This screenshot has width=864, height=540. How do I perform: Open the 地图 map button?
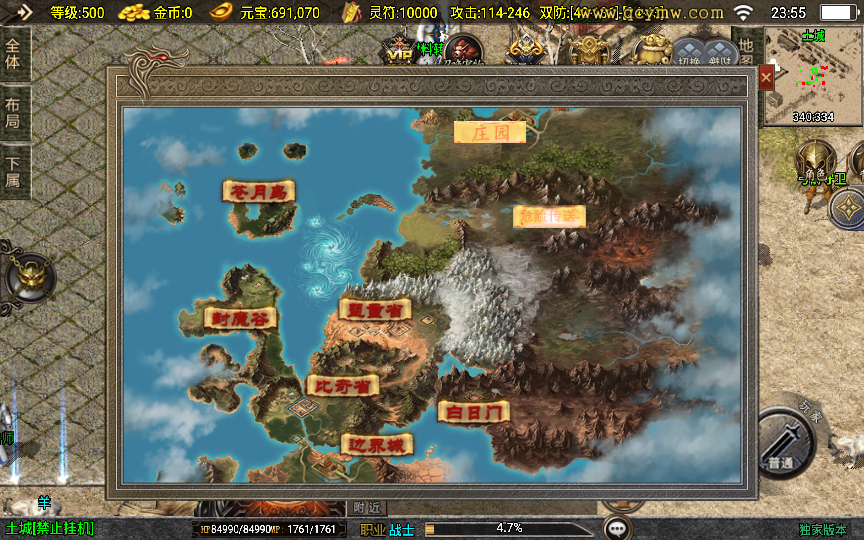[746, 52]
